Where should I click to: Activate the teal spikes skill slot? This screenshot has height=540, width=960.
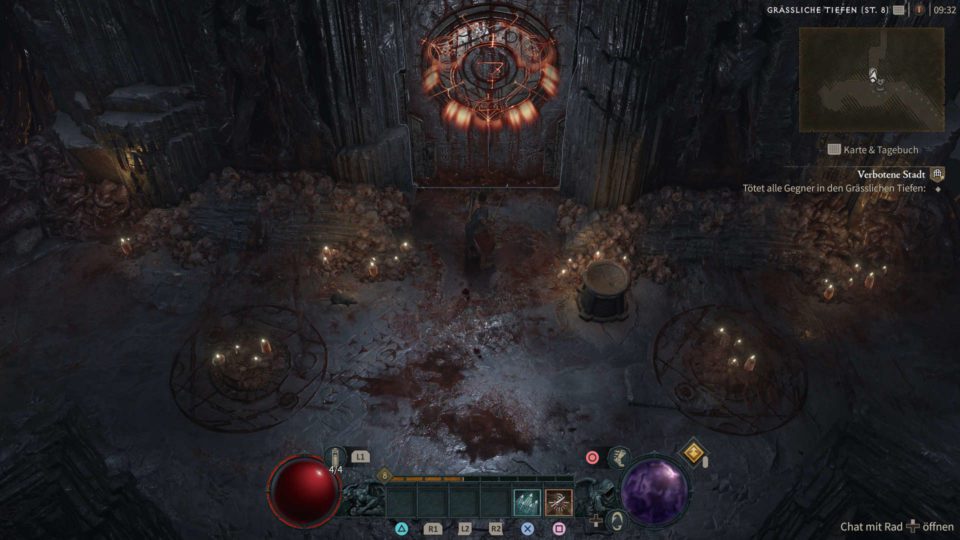(526, 502)
